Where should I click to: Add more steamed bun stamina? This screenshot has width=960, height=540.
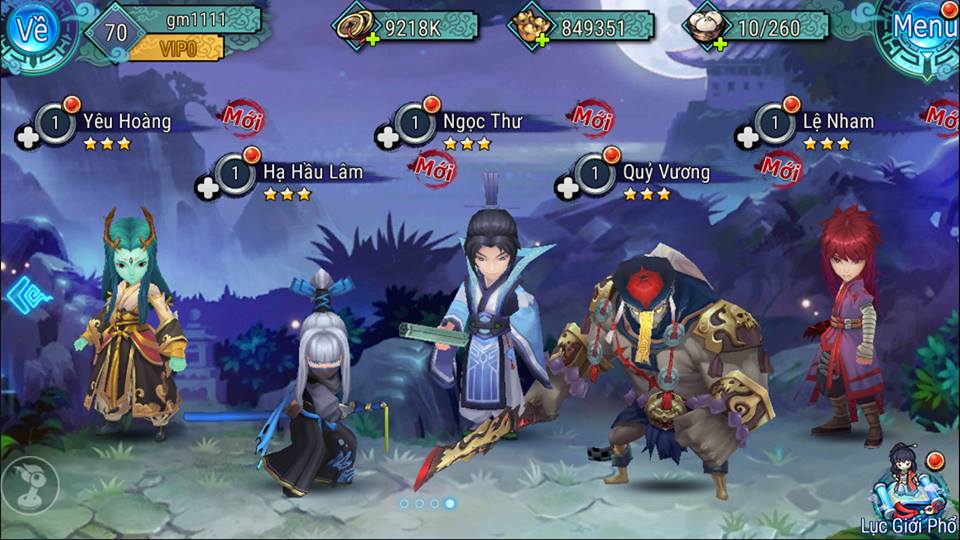click(717, 41)
